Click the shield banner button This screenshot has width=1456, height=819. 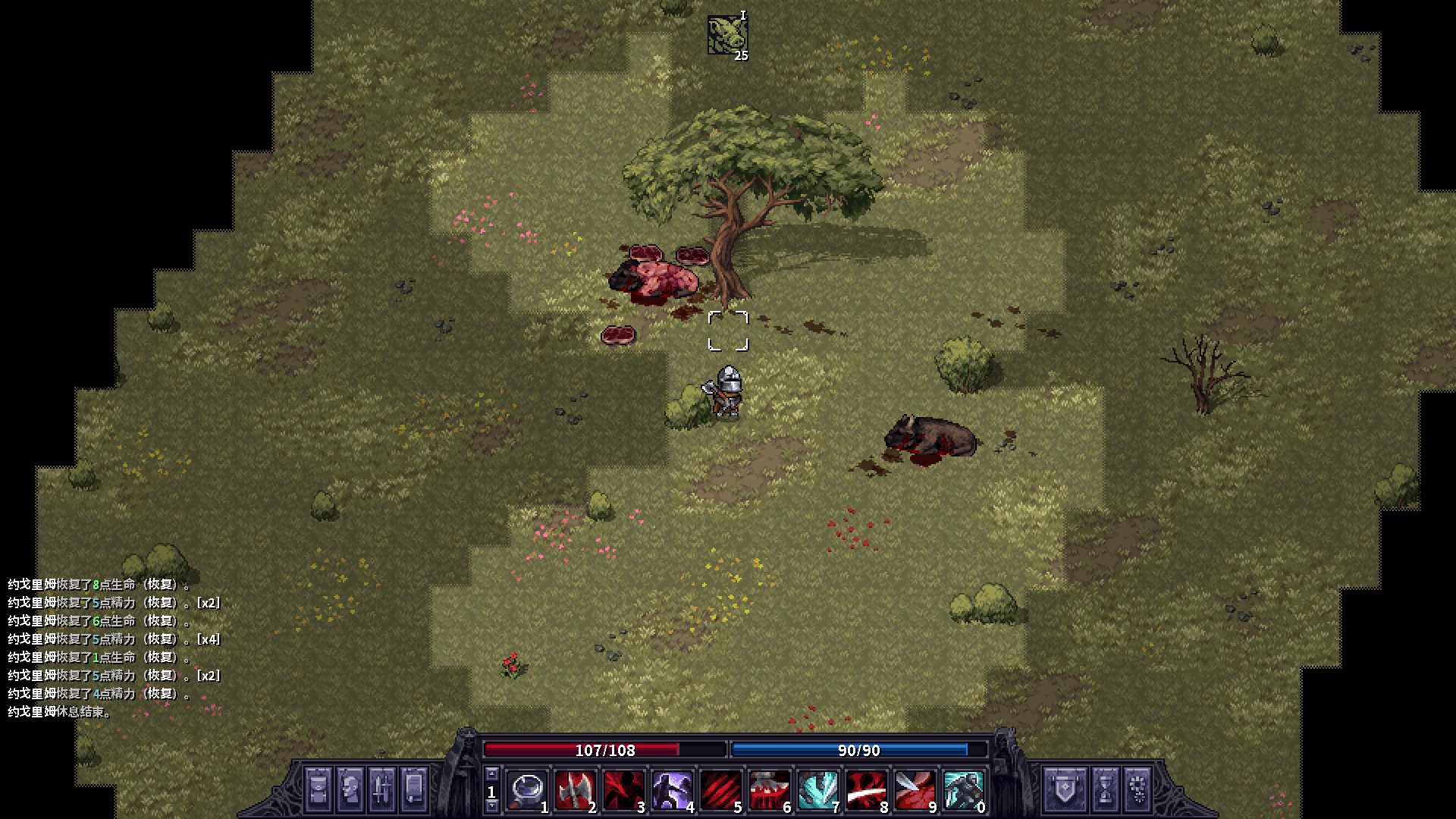[1059, 789]
